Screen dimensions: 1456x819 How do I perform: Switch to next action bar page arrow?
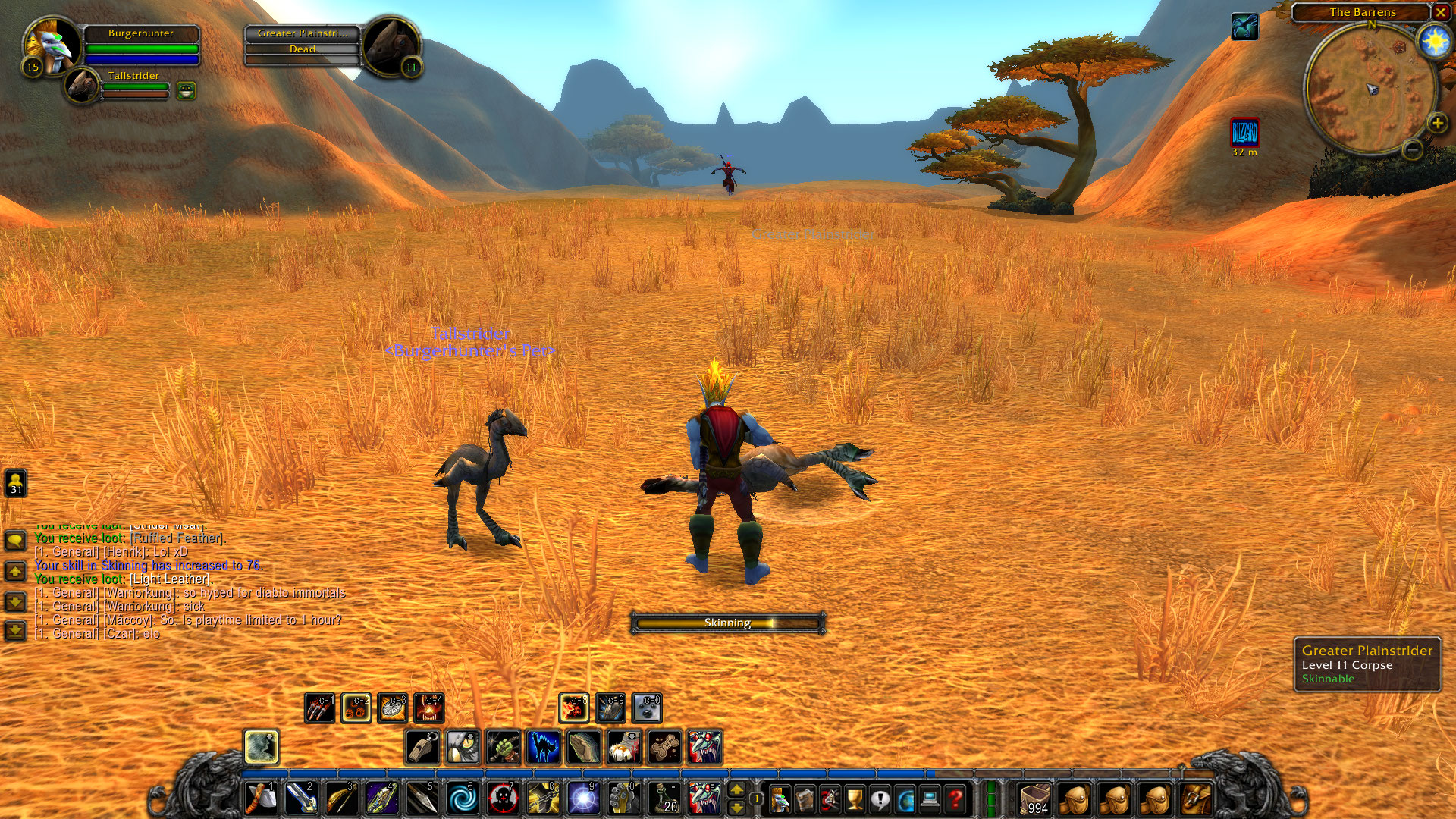coord(736,791)
